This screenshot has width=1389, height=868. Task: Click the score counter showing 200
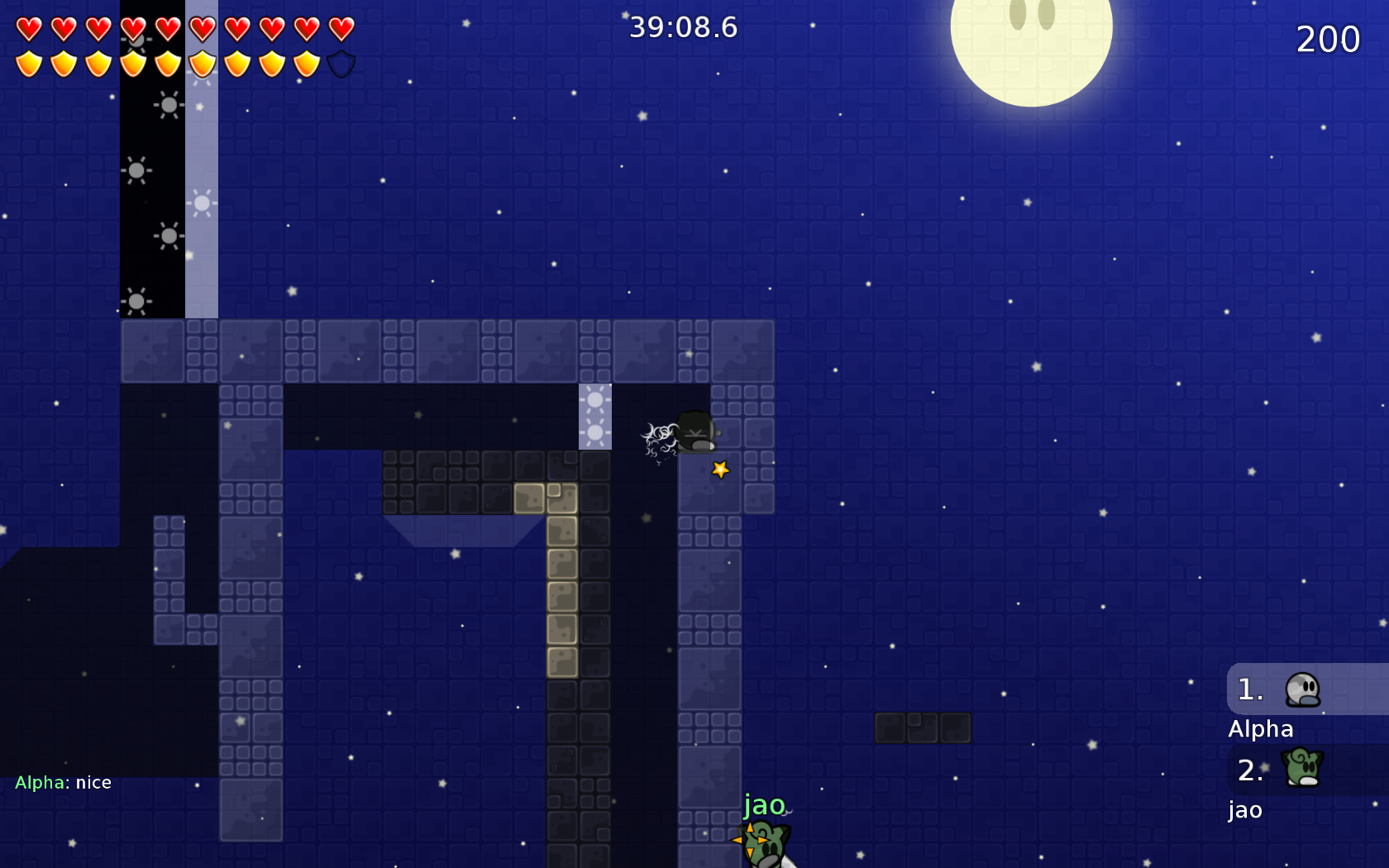(1328, 39)
